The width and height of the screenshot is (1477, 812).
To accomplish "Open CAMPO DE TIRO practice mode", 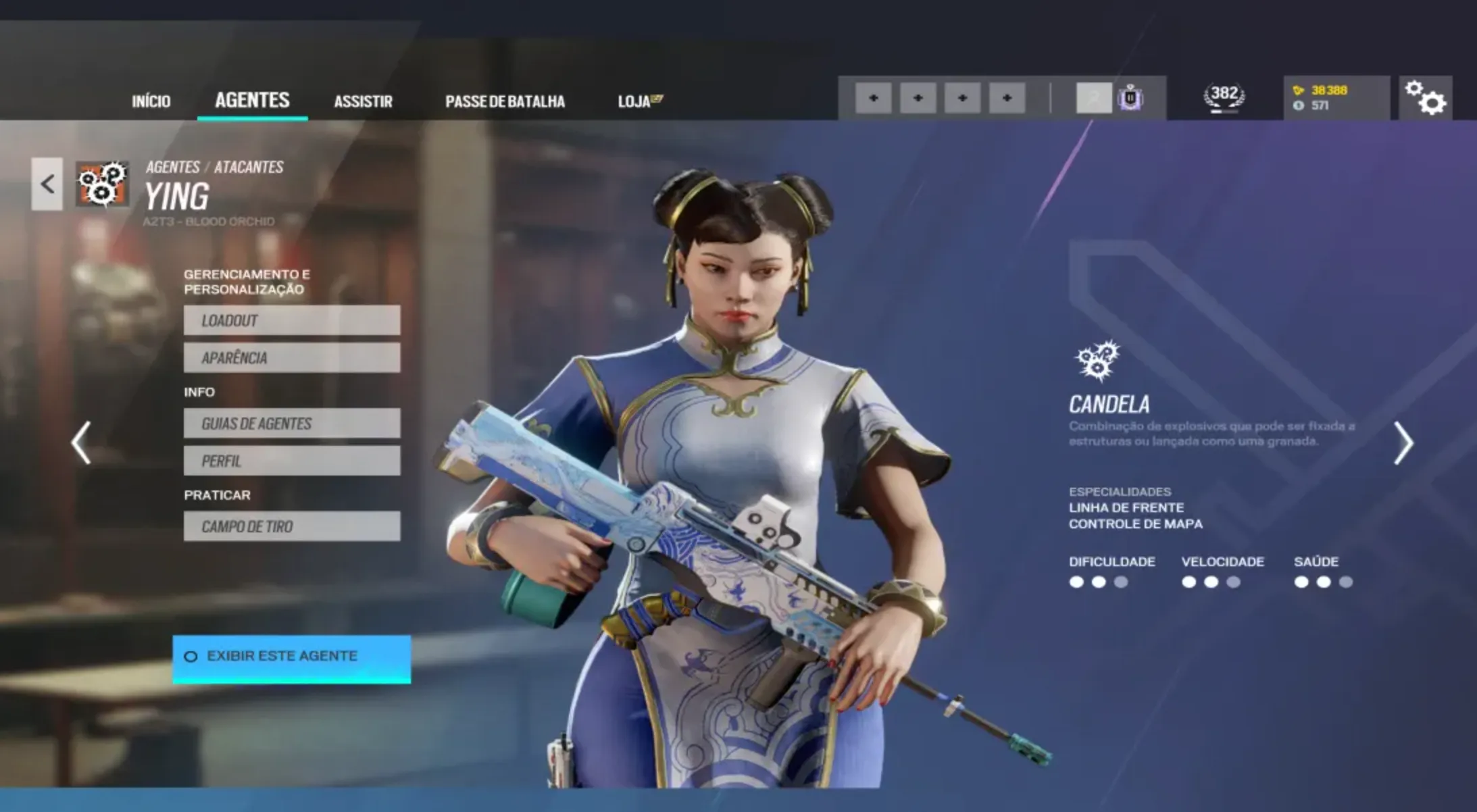I will click(x=291, y=526).
